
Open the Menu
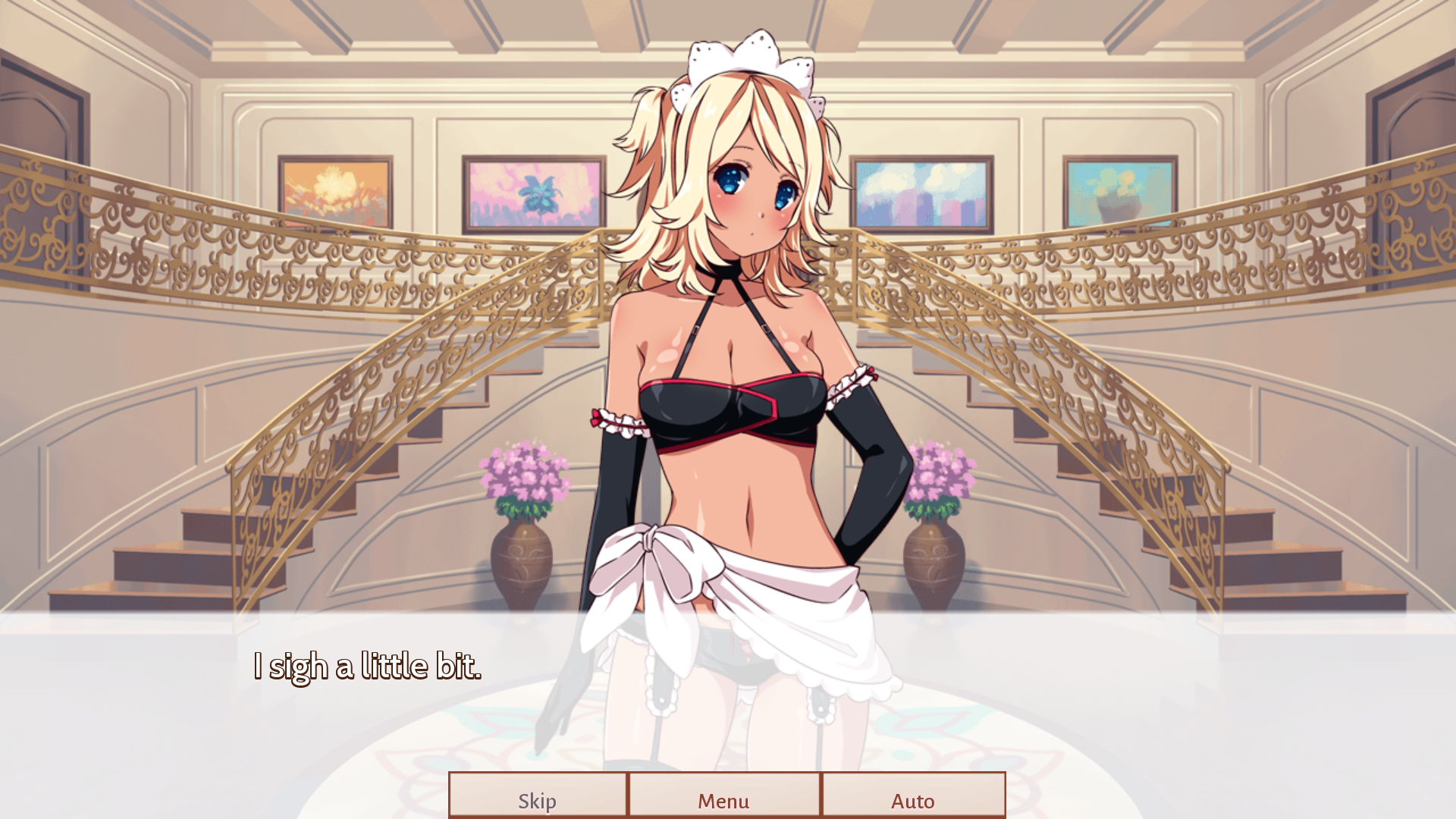(723, 796)
